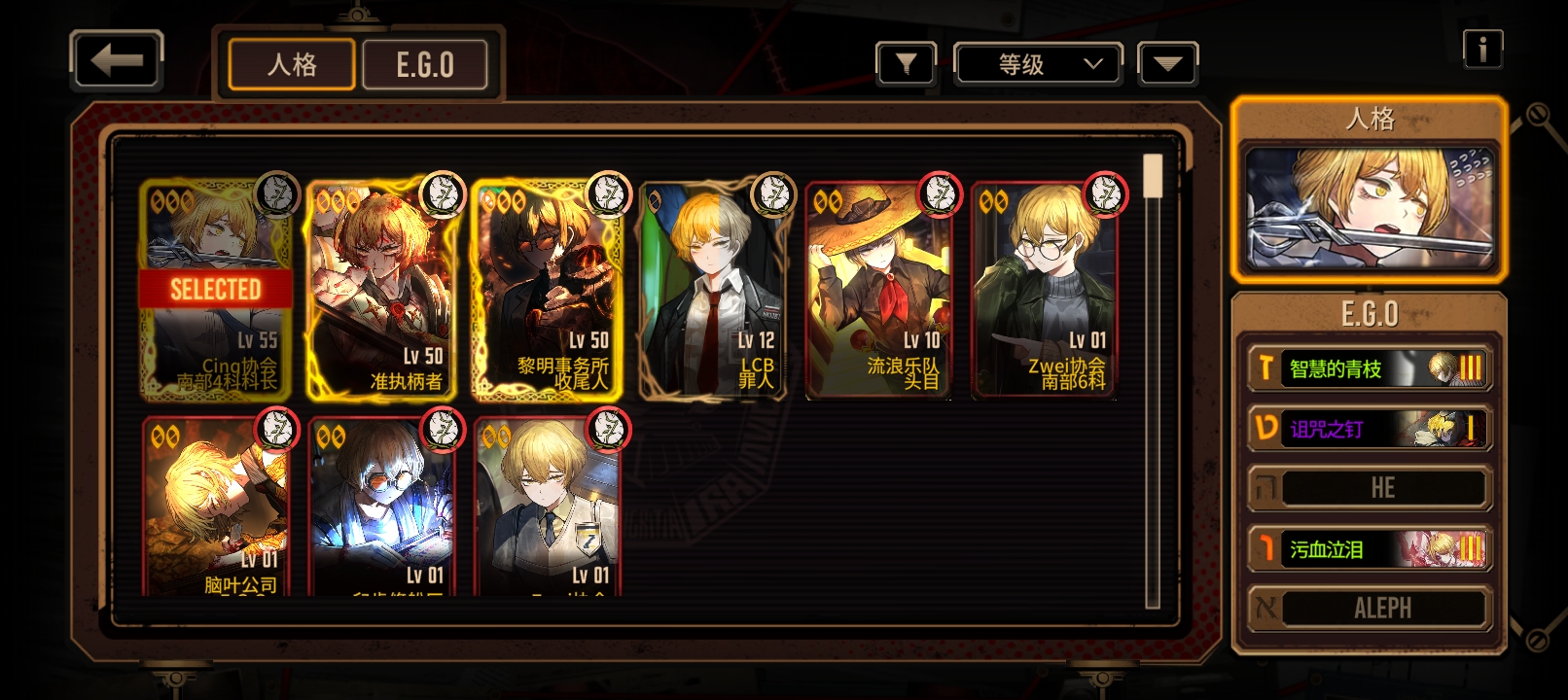This screenshot has height=700, width=1568.
Task: Select the Lv 50 准执柄者 identity card
Action: pyautogui.click(x=380, y=292)
